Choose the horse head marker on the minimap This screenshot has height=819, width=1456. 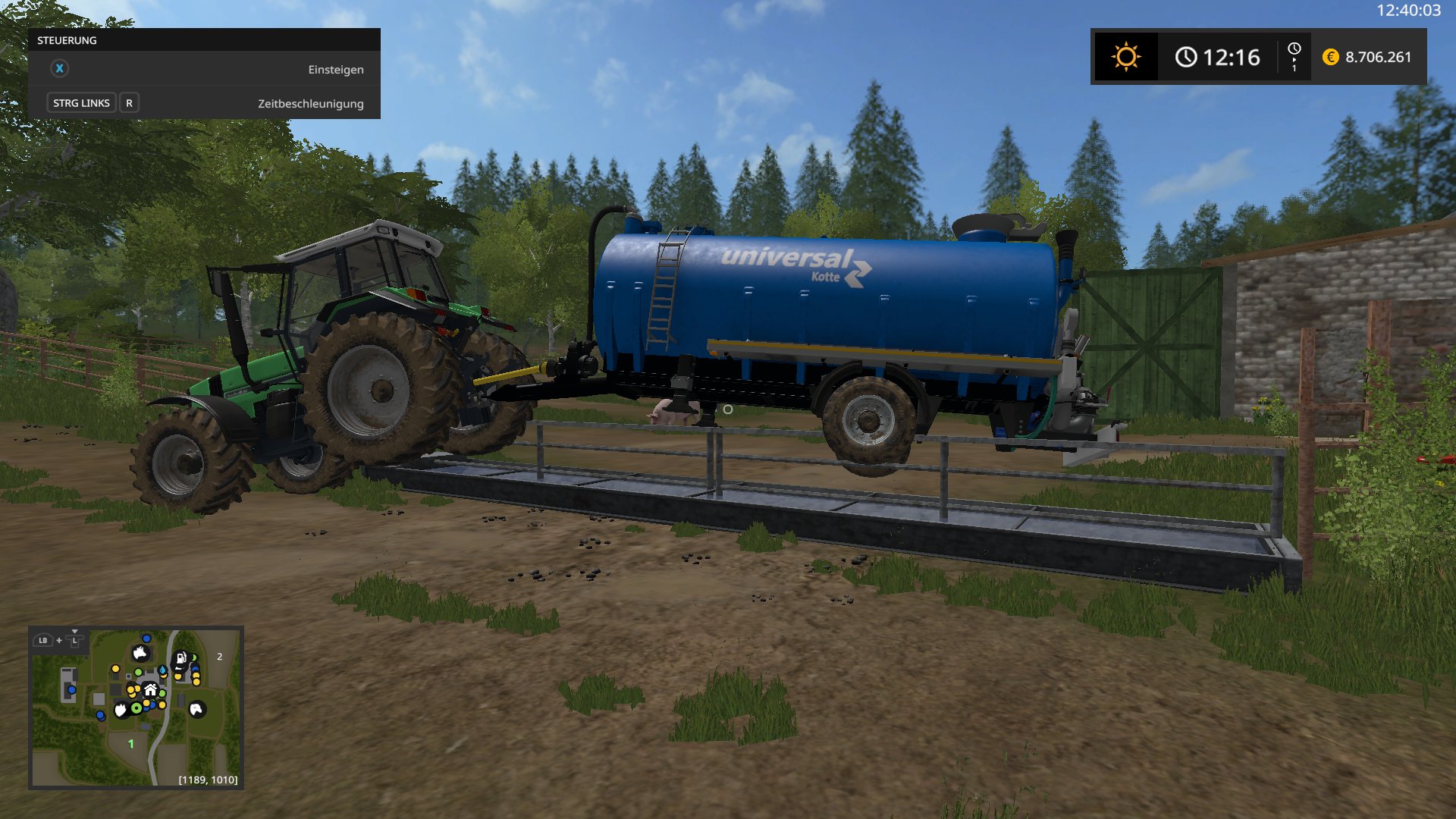point(196,709)
